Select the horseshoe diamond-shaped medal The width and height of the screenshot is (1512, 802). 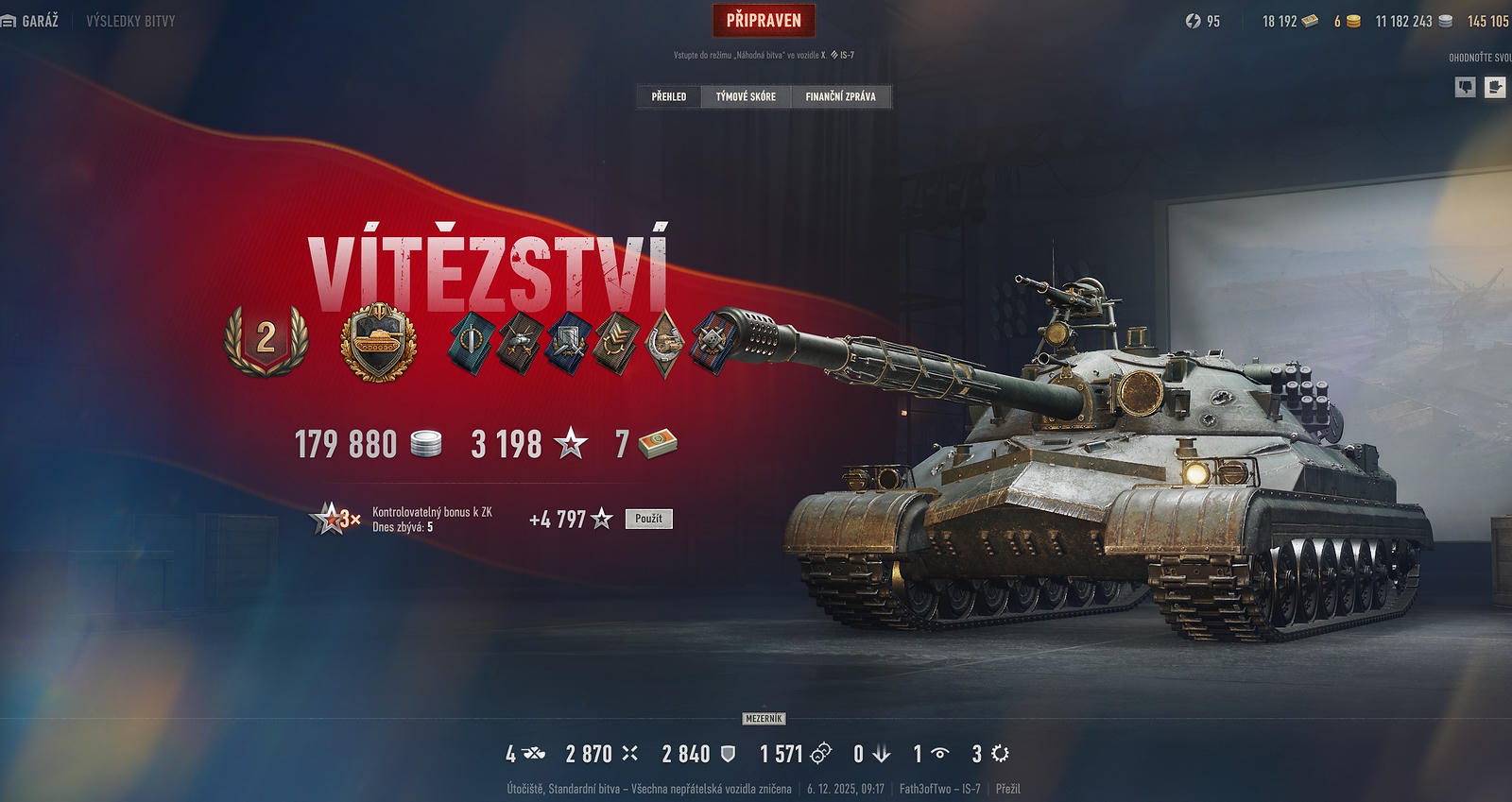click(664, 342)
